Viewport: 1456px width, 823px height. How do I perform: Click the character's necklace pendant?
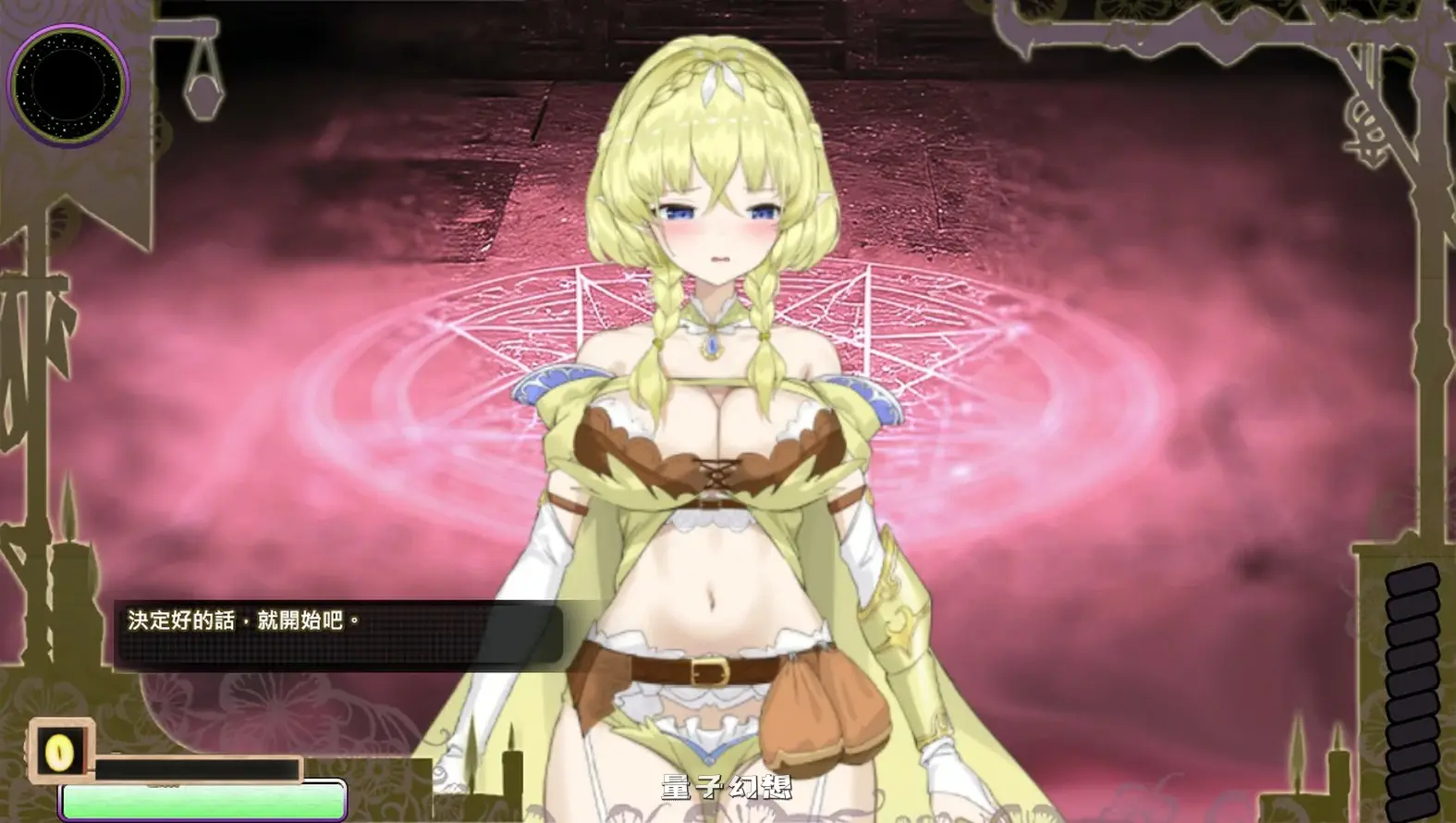click(711, 343)
